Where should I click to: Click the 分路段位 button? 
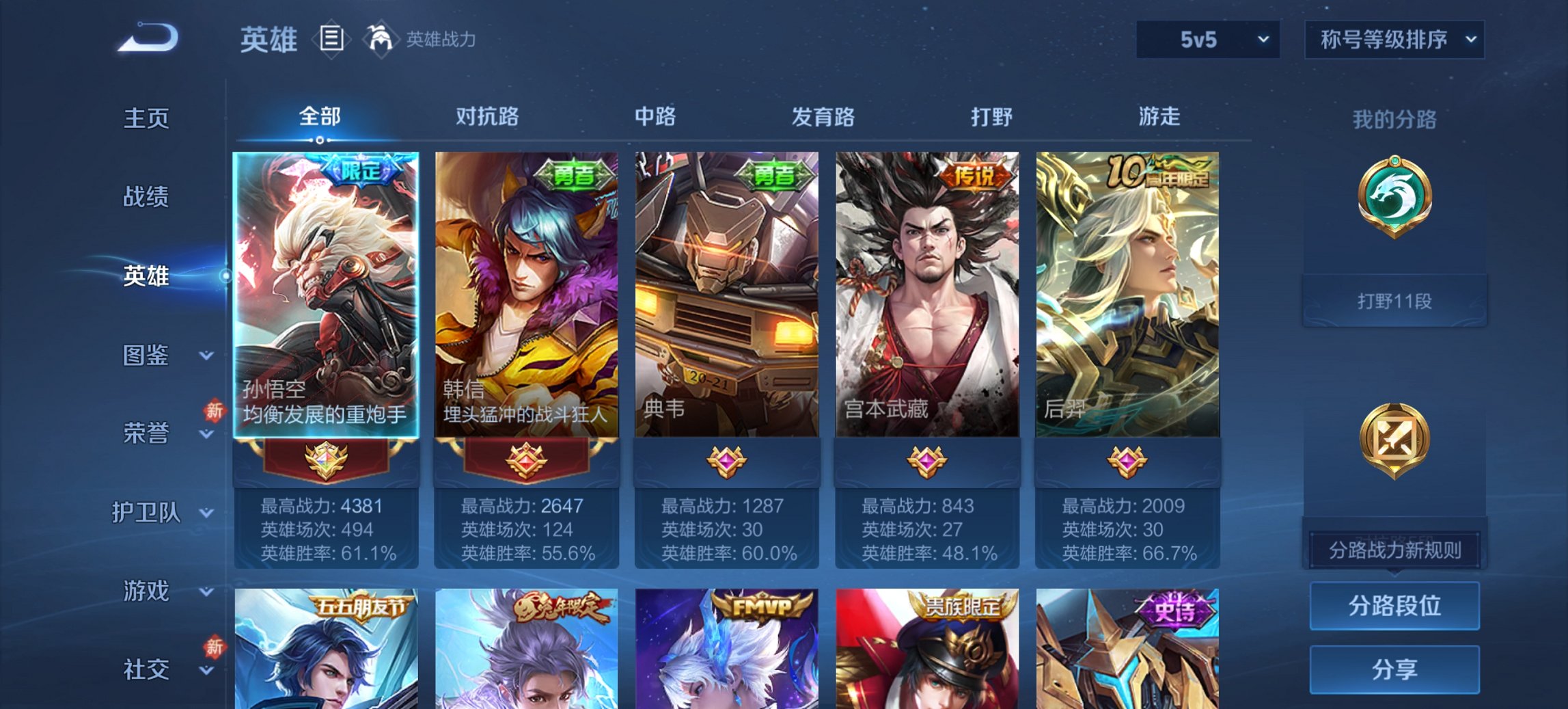coord(1394,606)
